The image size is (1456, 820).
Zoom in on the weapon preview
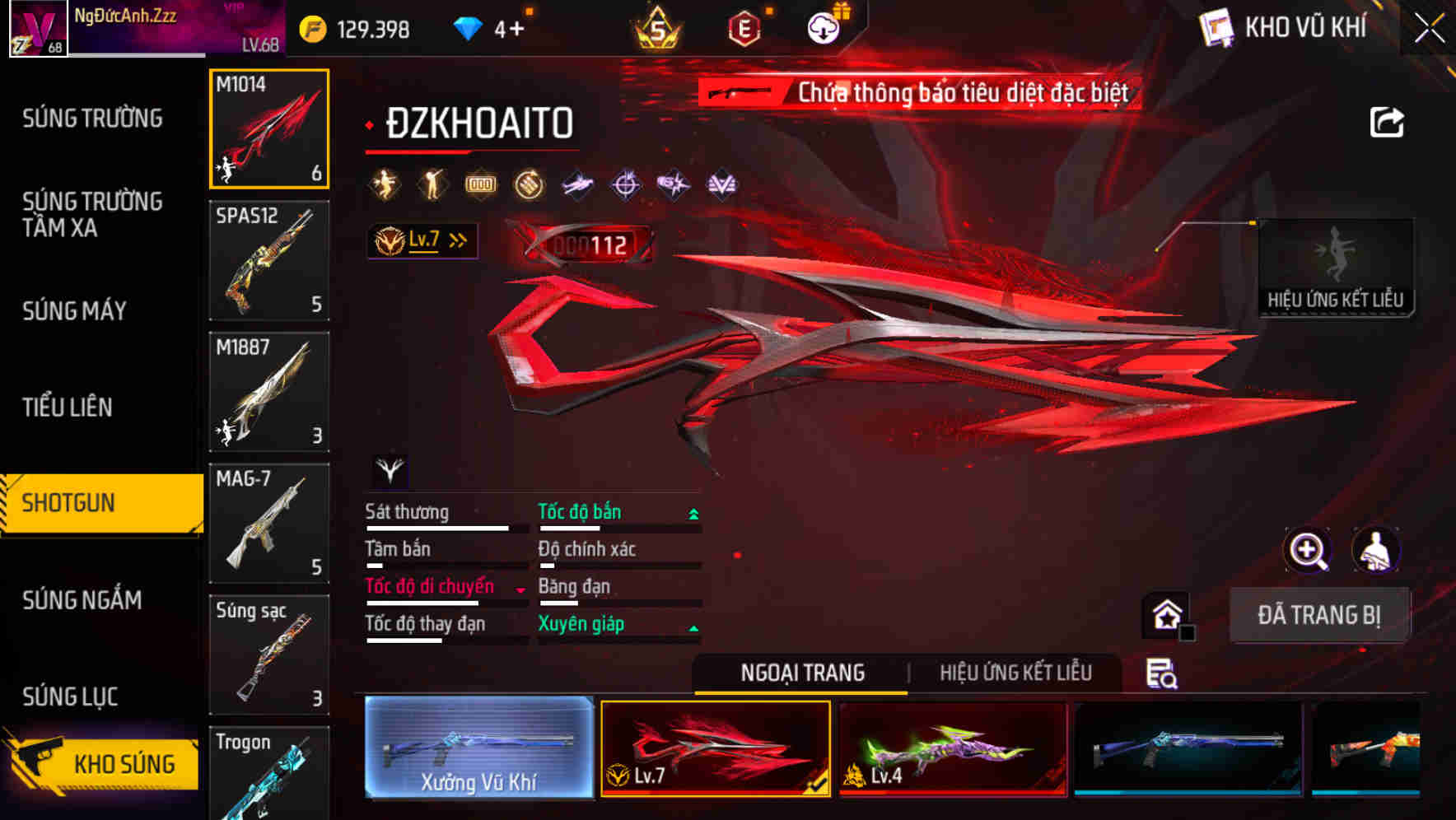(1307, 550)
